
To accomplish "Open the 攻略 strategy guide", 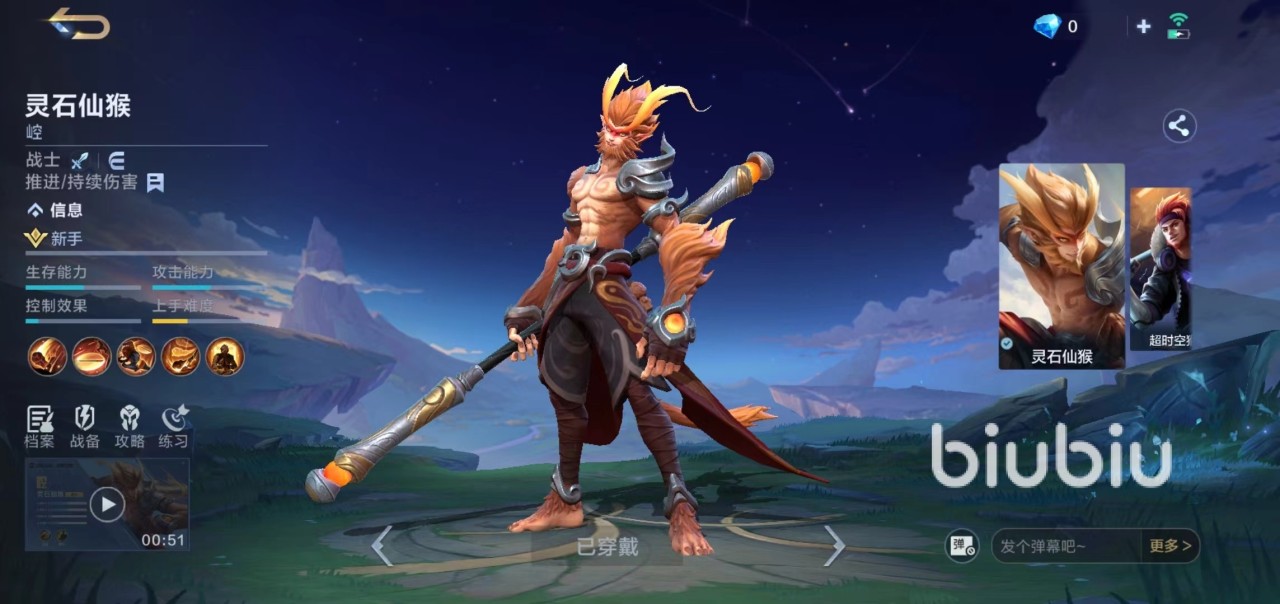I will (130, 427).
